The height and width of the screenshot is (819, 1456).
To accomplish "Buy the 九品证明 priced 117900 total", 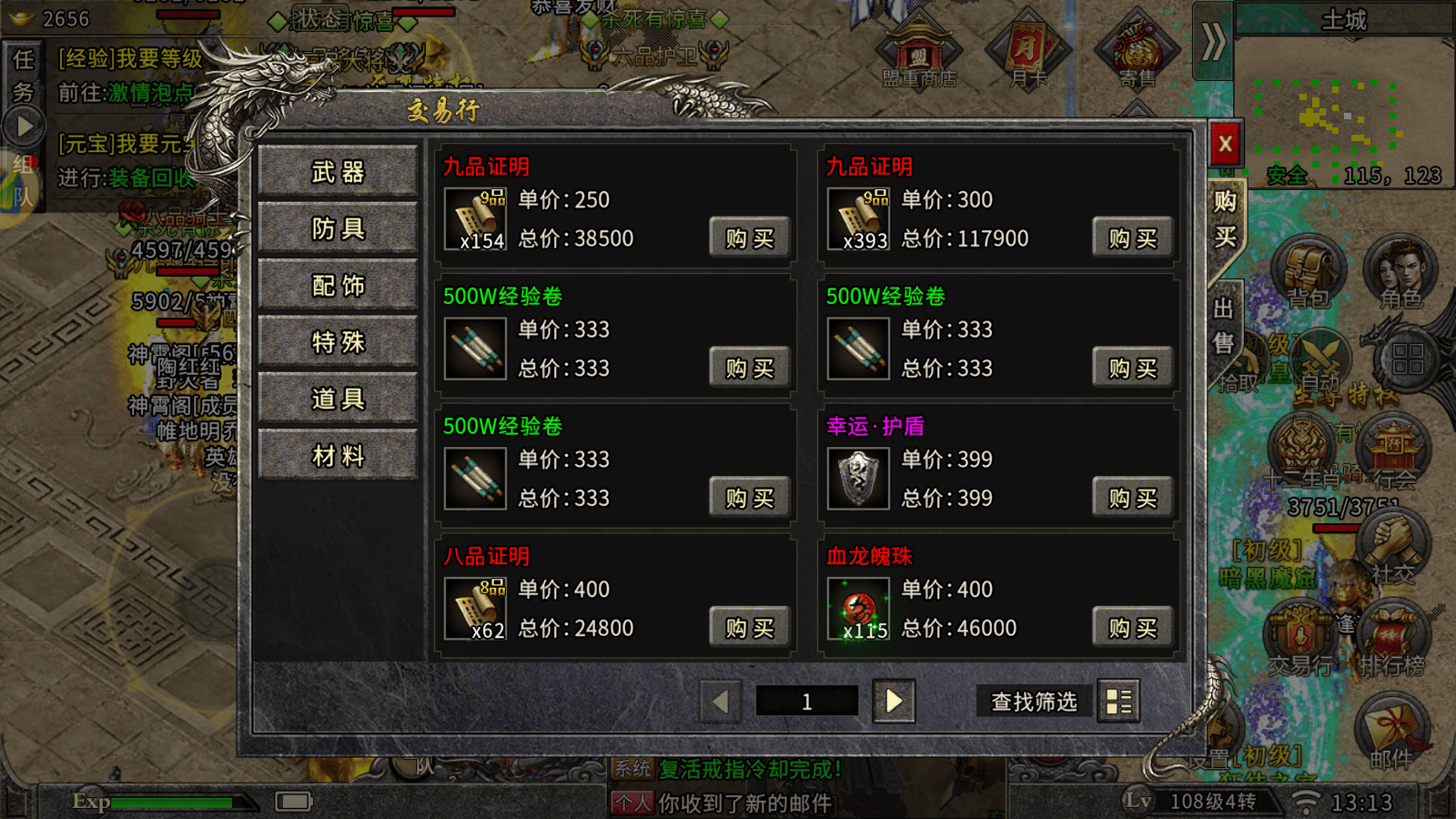I will (x=1132, y=238).
